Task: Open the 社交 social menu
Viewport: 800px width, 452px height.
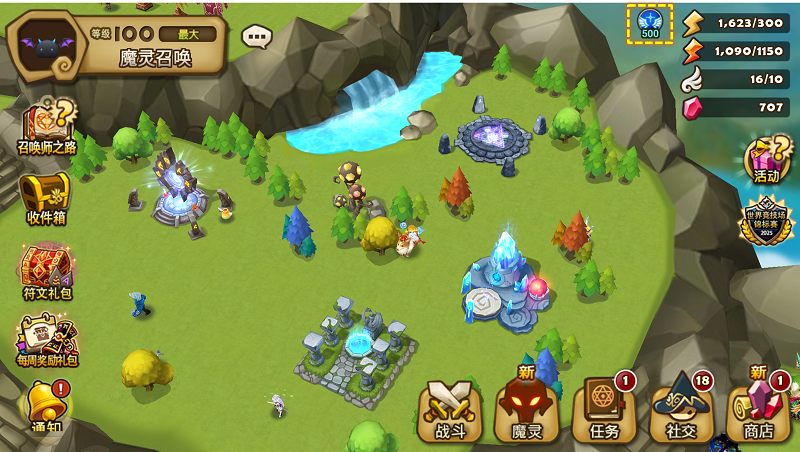Action: pos(681,410)
